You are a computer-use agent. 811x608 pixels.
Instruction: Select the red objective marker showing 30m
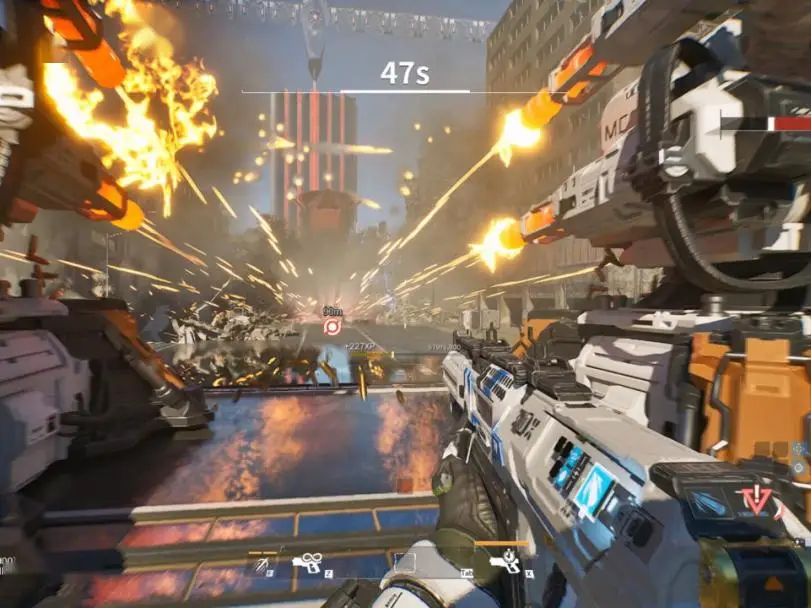(x=332, y=325)
